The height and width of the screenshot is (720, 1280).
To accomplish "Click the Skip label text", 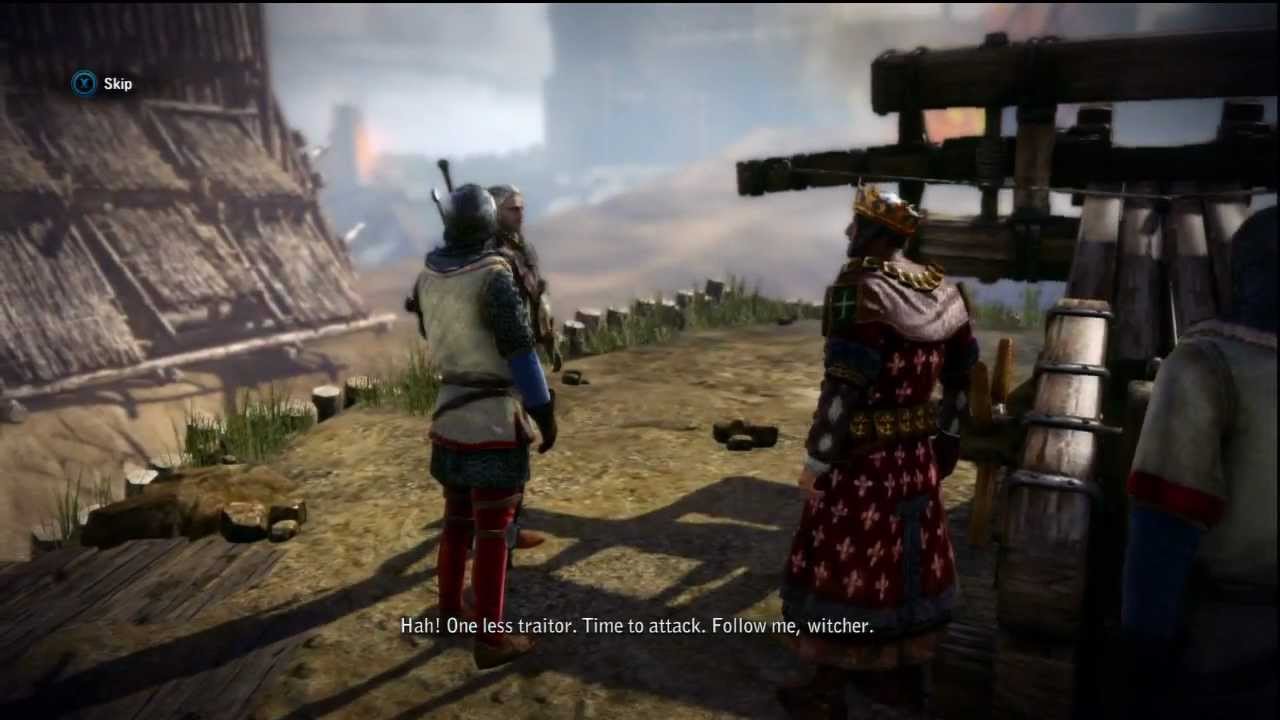I will click(116, 84).
